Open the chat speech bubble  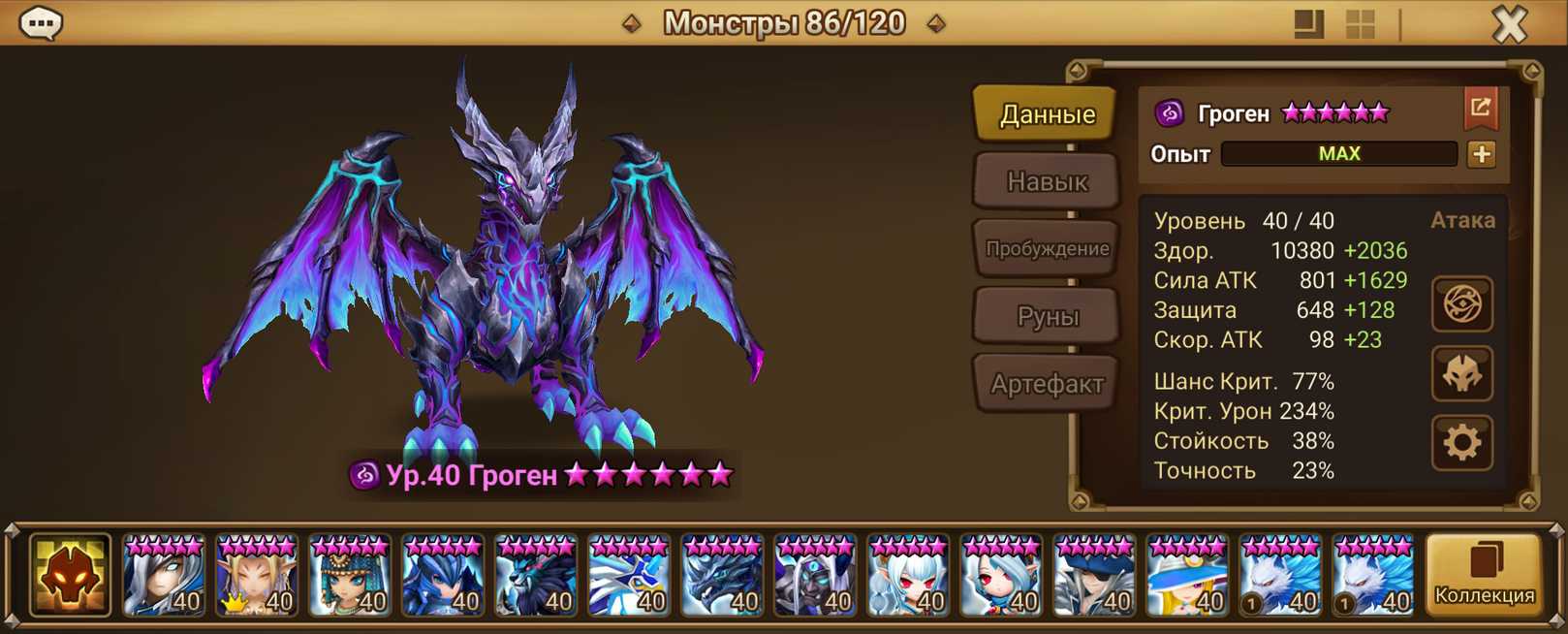pos(41,23)
